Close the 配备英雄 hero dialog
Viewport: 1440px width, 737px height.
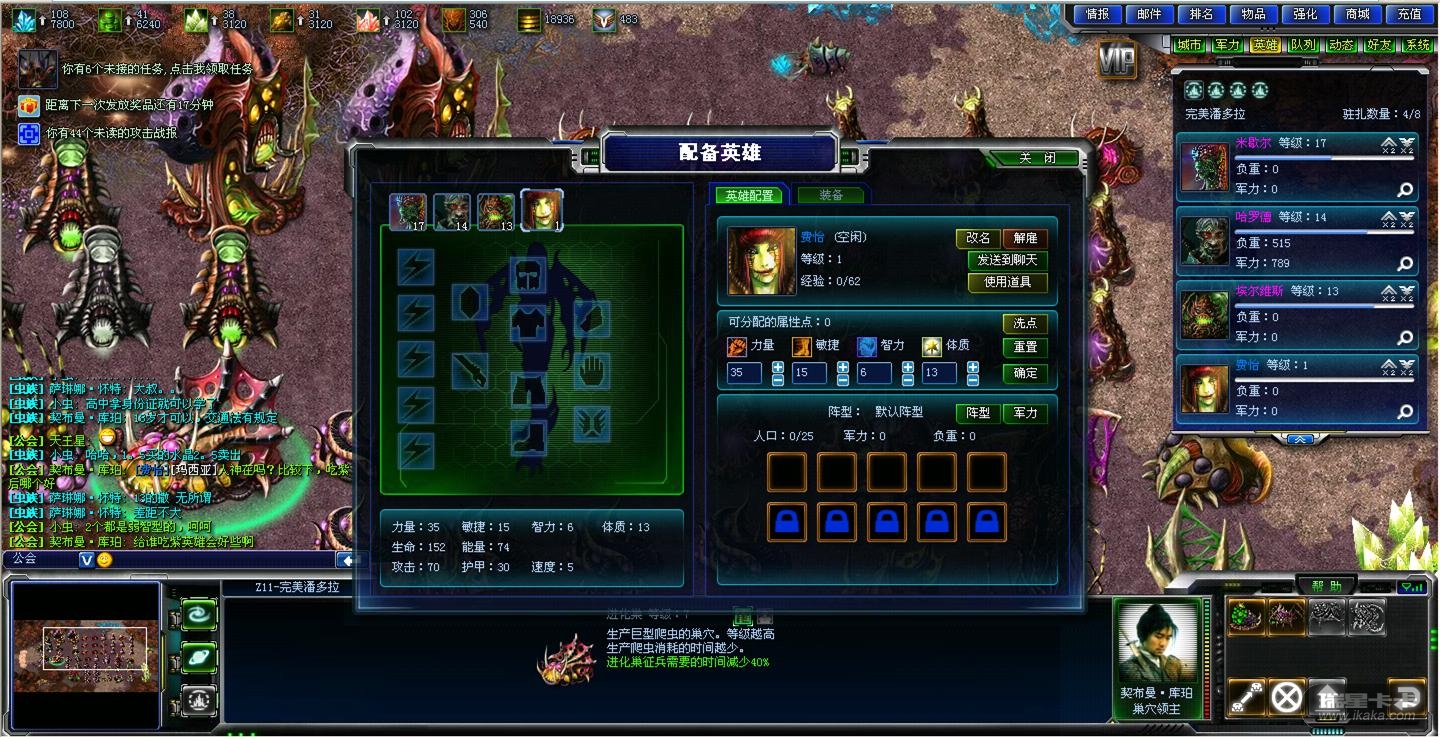pyautogui.click(x=1036, y=158)
